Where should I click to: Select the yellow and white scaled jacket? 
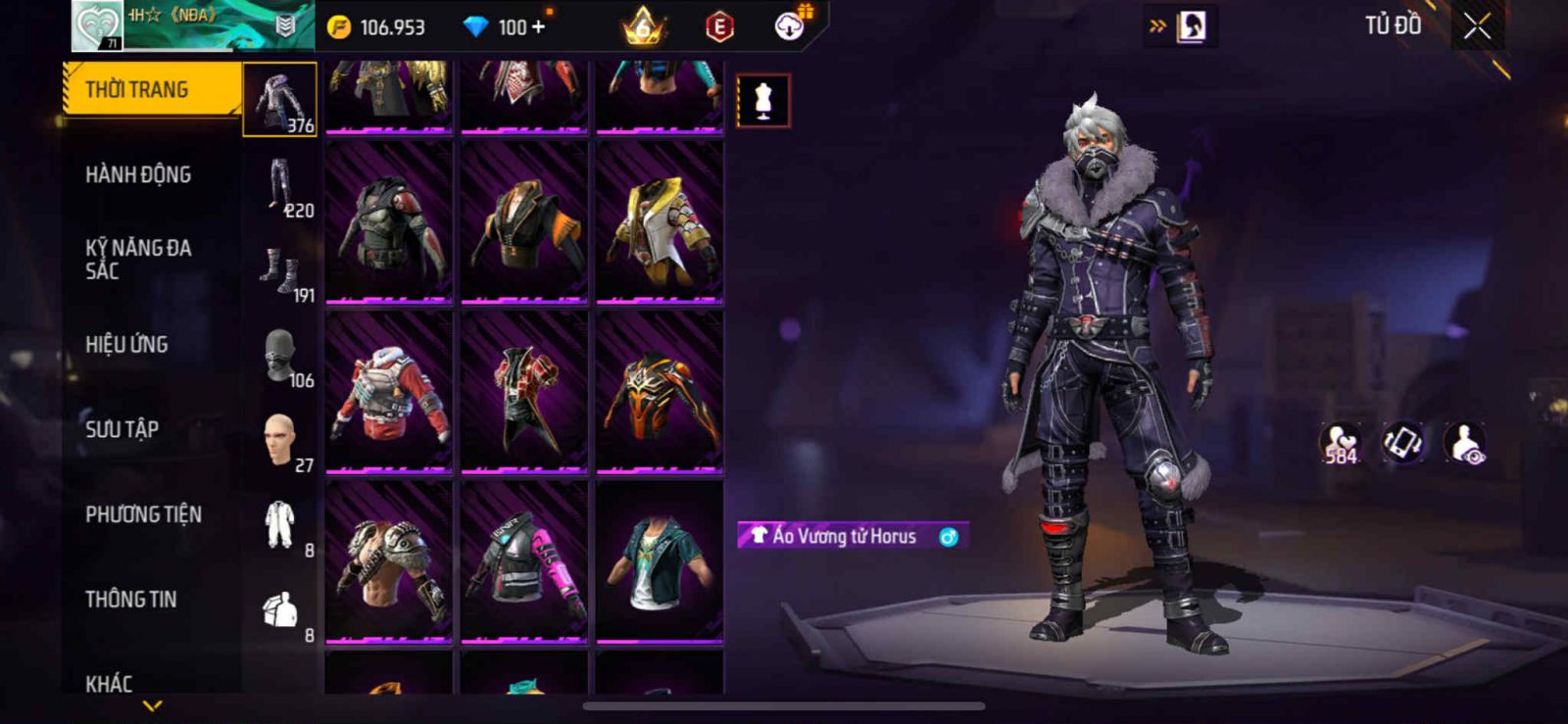coord(660,222)
